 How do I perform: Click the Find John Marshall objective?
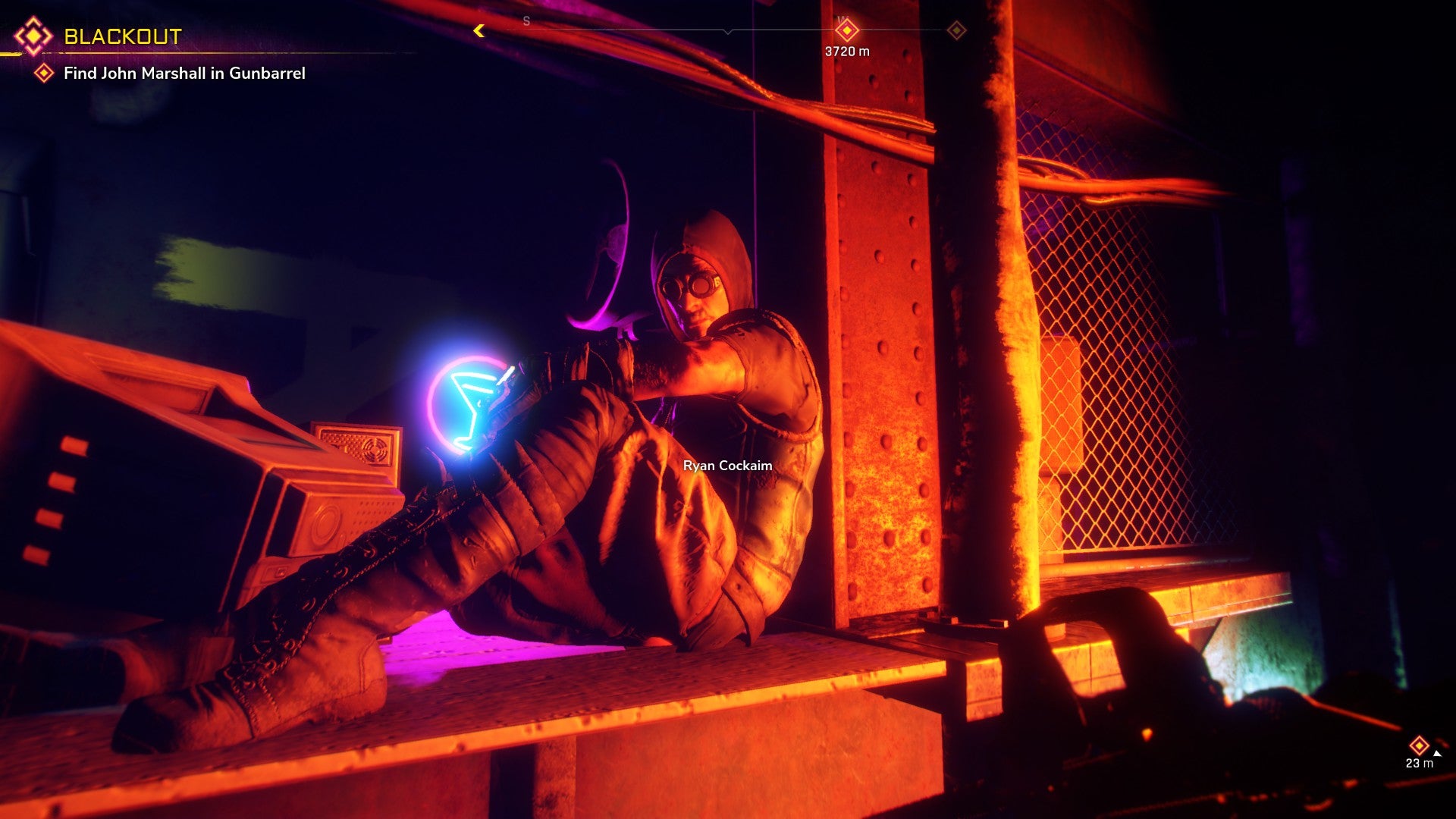pos(184,74)
